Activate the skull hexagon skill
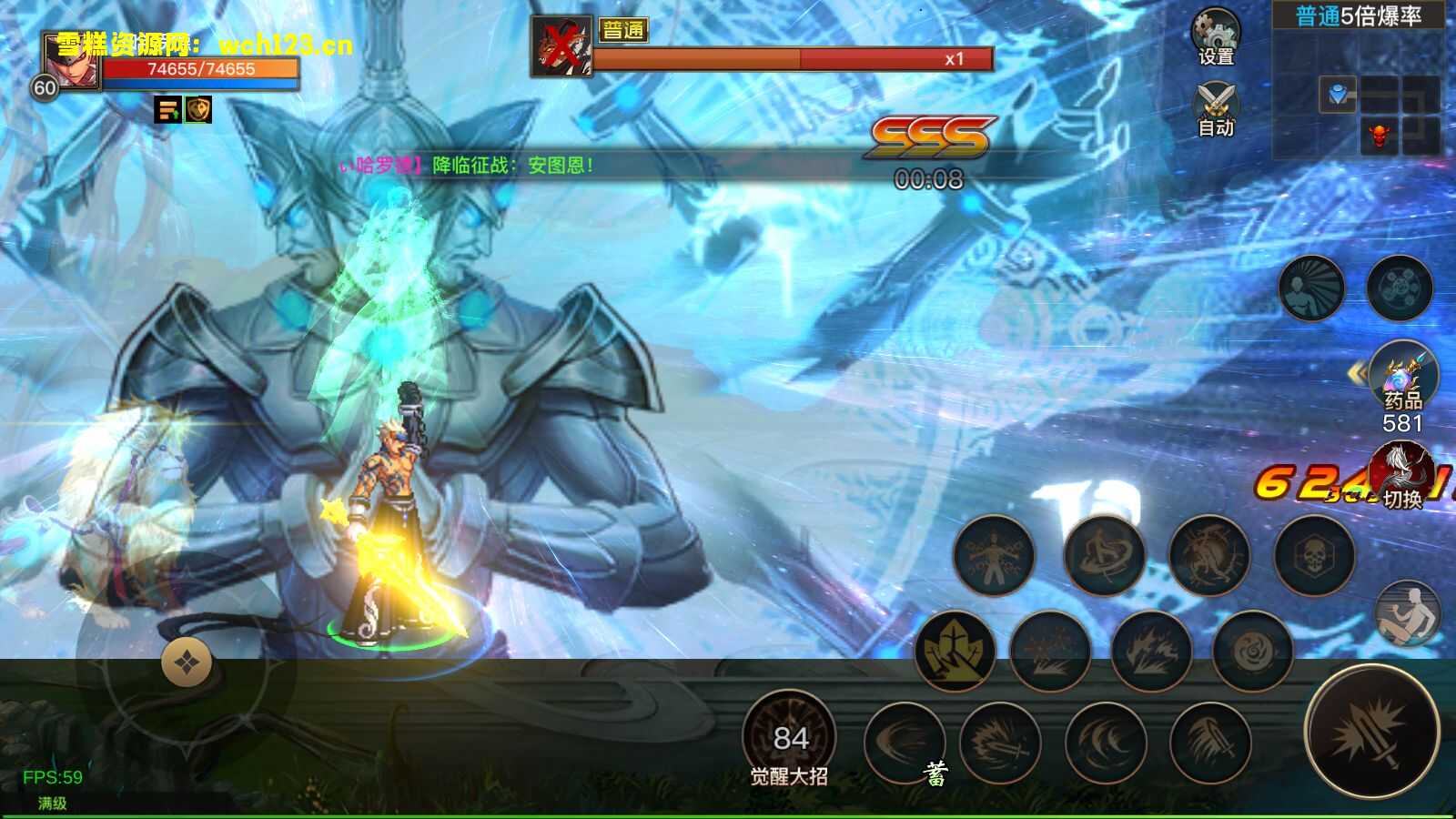 coord(1314,555)
